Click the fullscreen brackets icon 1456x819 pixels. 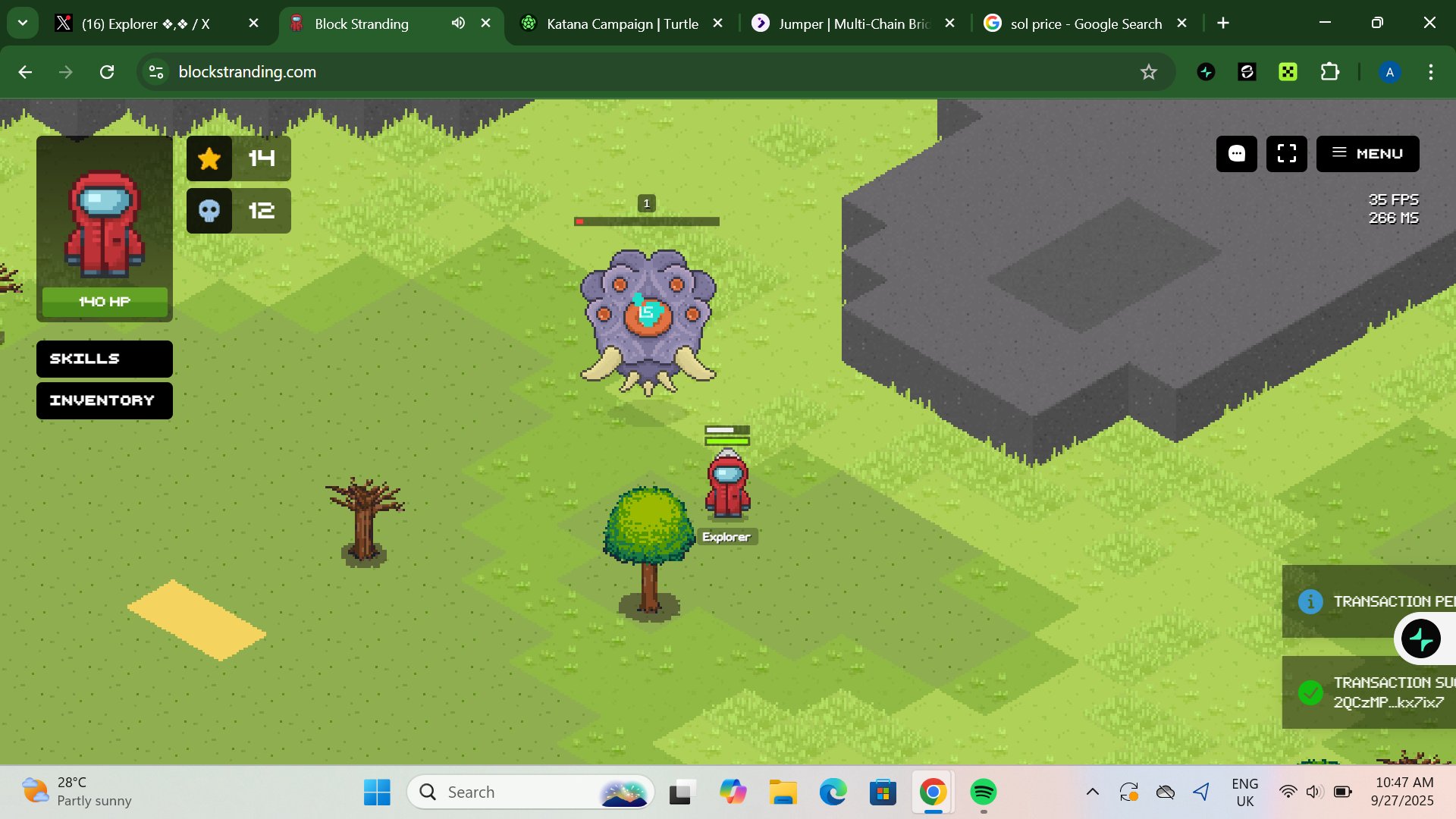[x=1287, y=154]
